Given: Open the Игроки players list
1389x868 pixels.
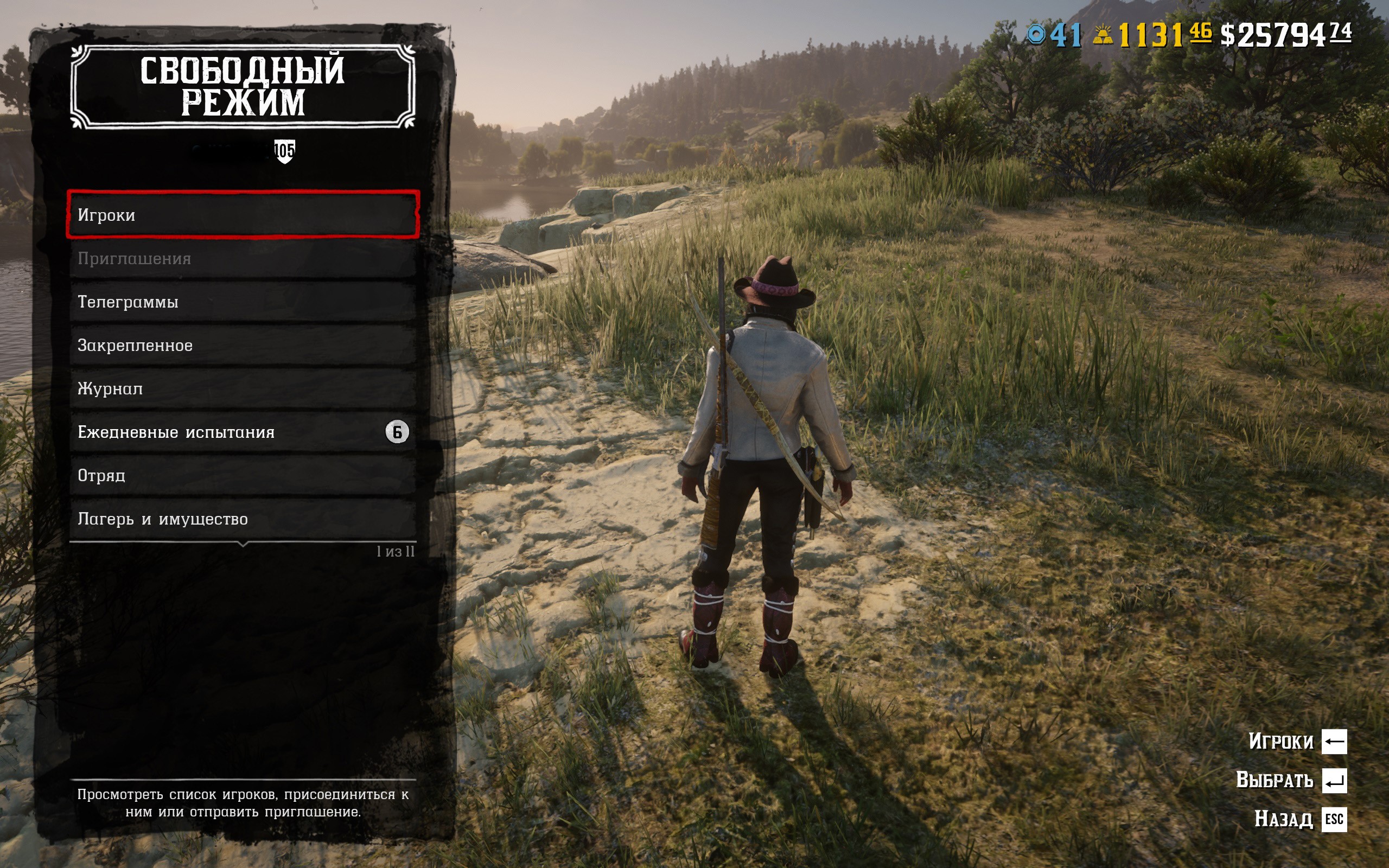Looking at the screenshot, I should click(x=243, y=215).
